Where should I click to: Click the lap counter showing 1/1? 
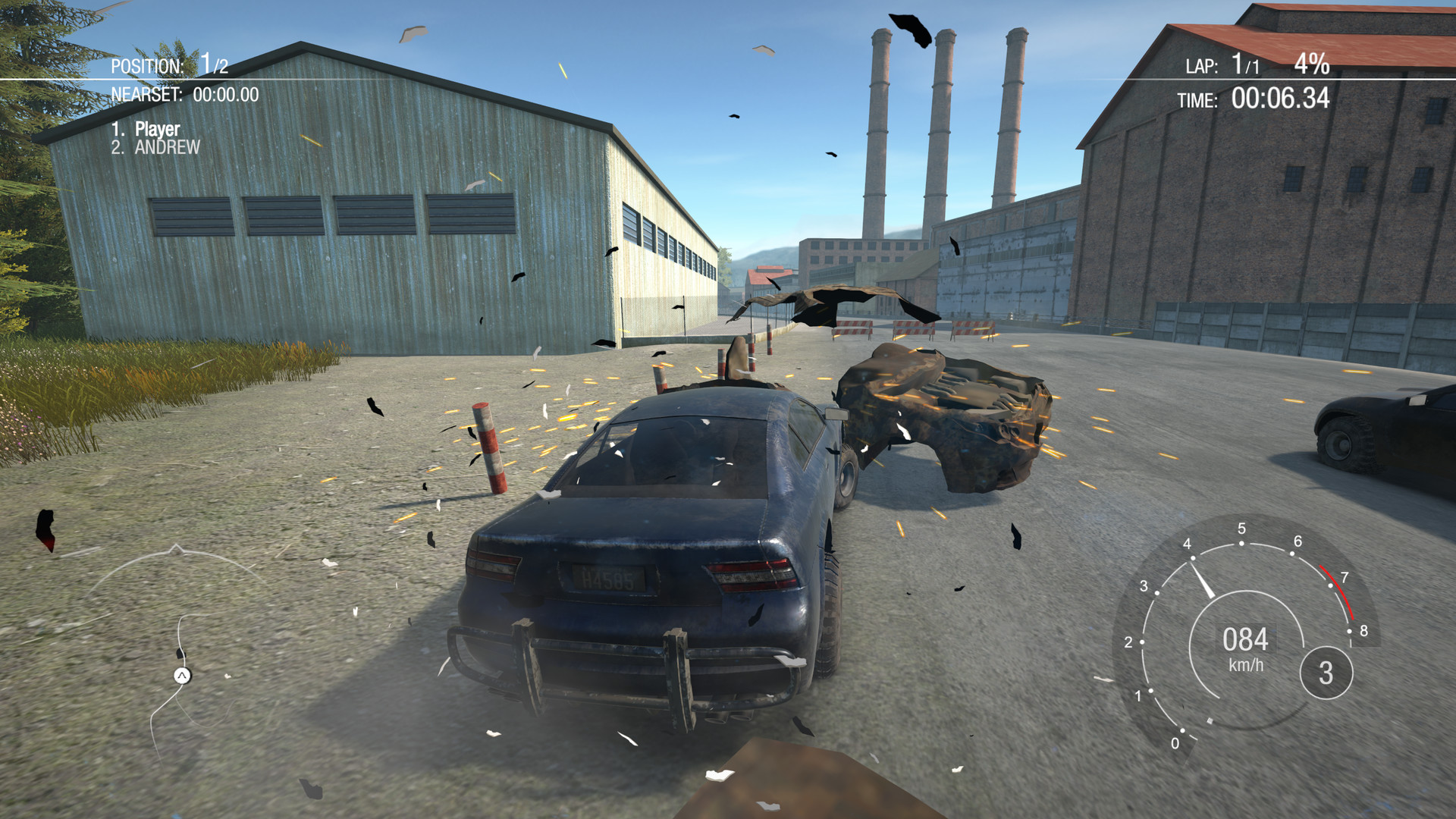coord(1245,66)
